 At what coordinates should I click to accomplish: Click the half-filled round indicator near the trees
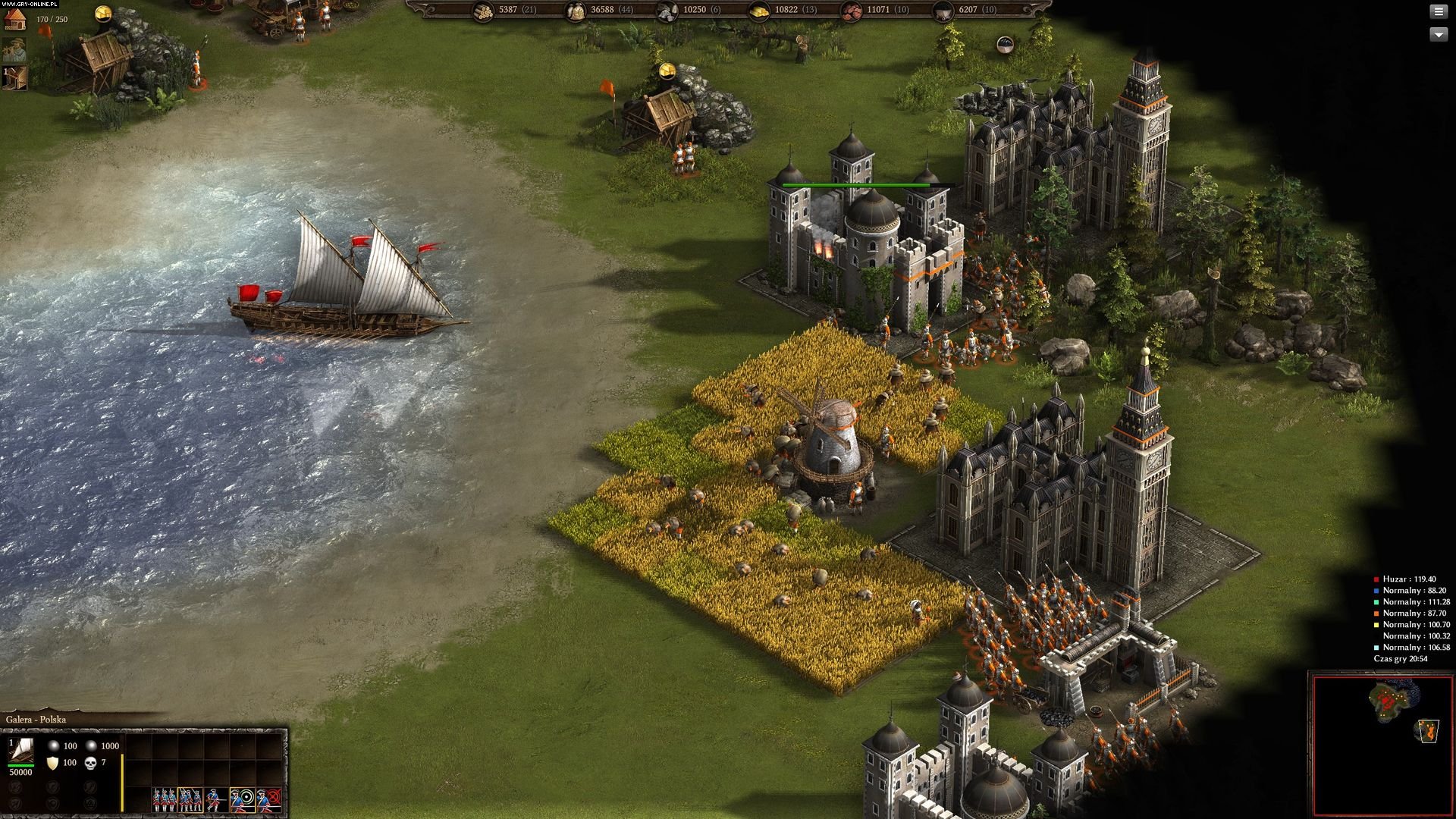tap(1005, 45)
